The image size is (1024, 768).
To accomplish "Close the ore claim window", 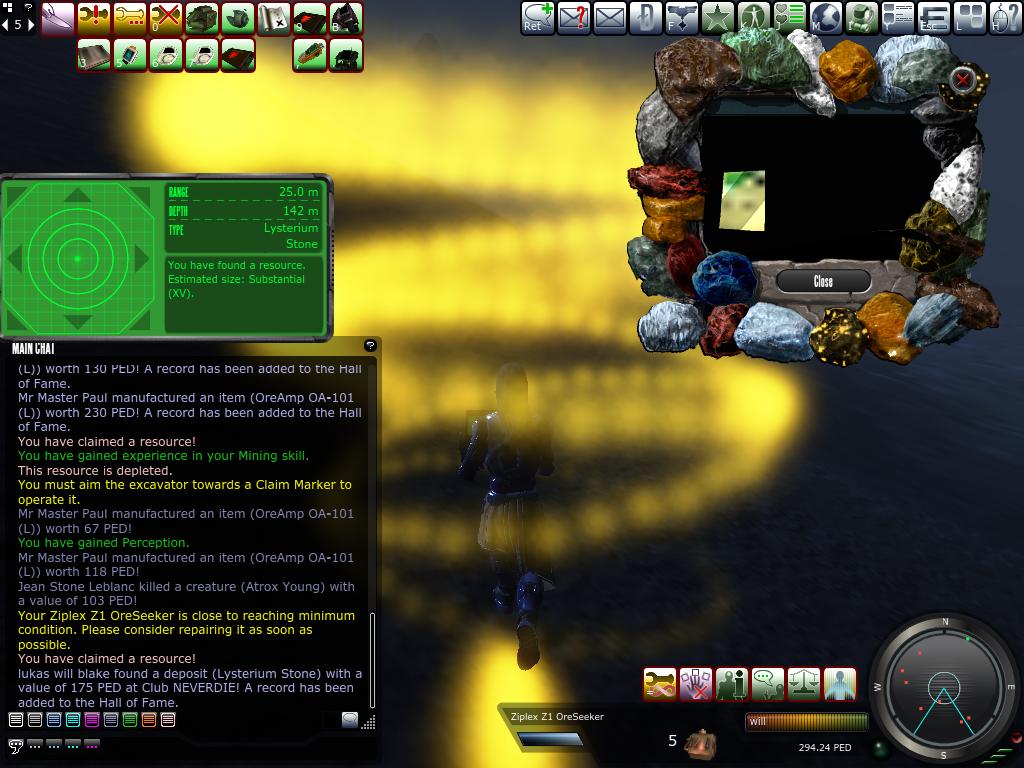I will [823, 281].
